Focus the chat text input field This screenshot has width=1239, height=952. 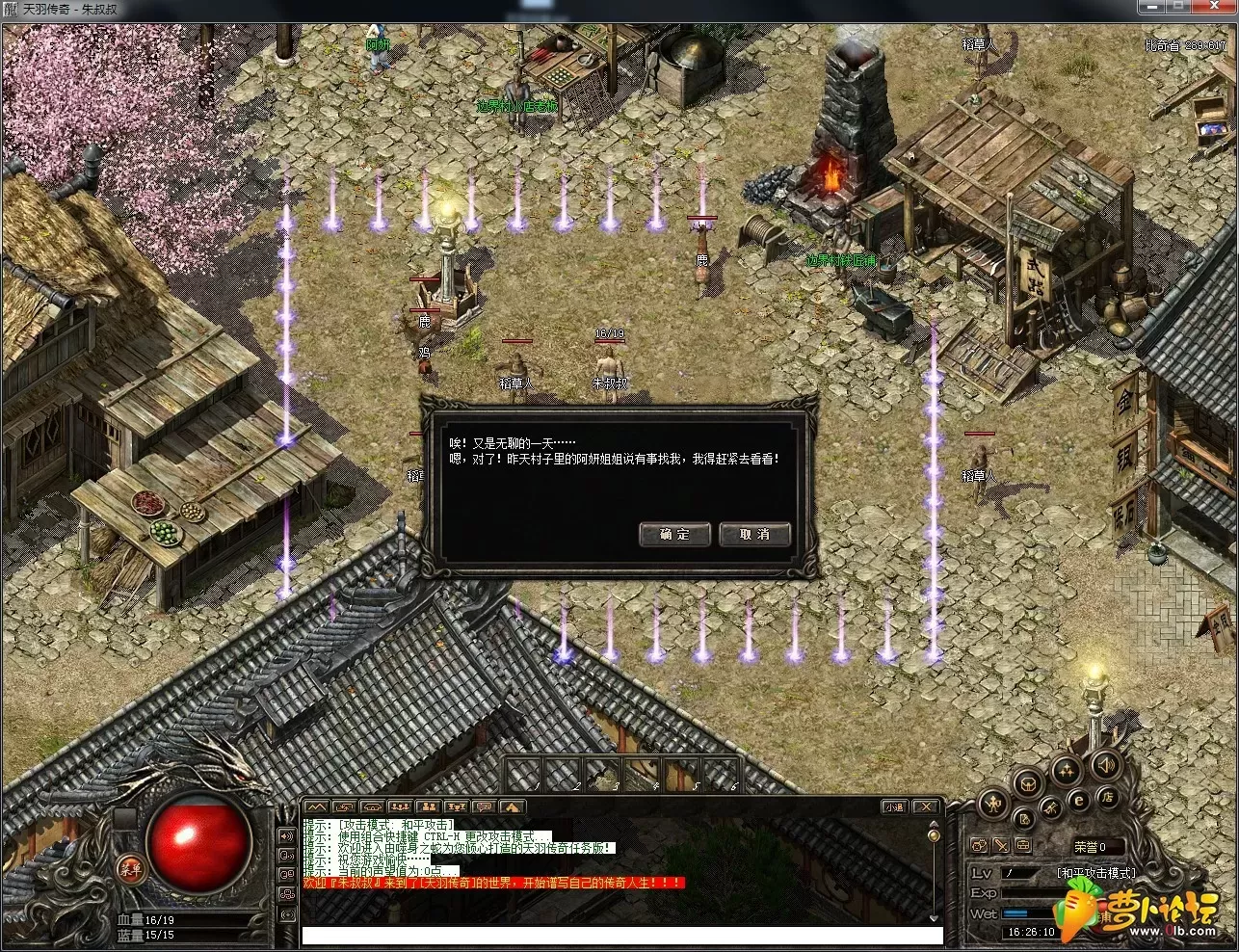(x=621, y=935)
